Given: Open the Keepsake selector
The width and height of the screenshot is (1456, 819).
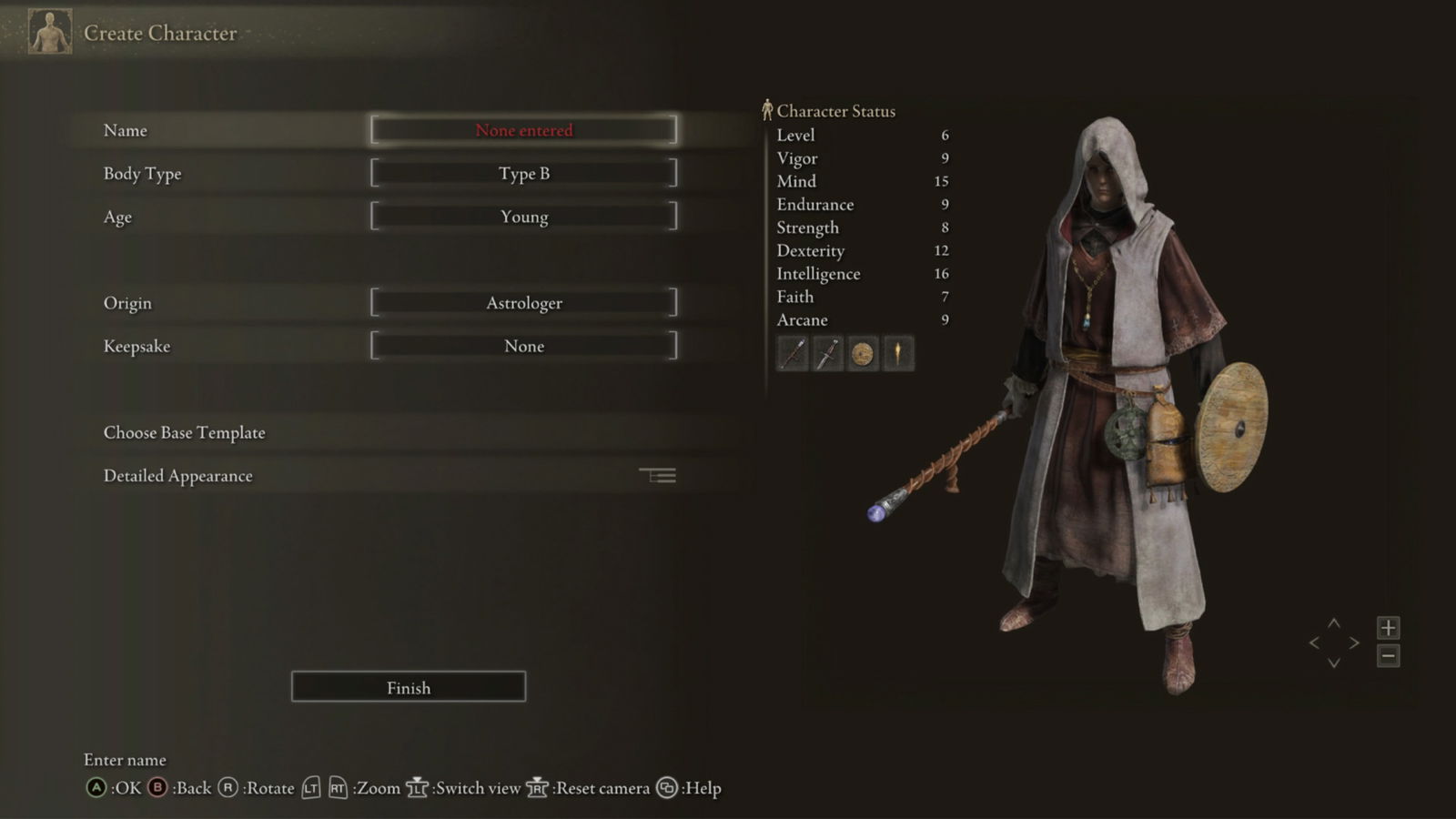Looking at the screenshot, I should (x=523, y=346).
